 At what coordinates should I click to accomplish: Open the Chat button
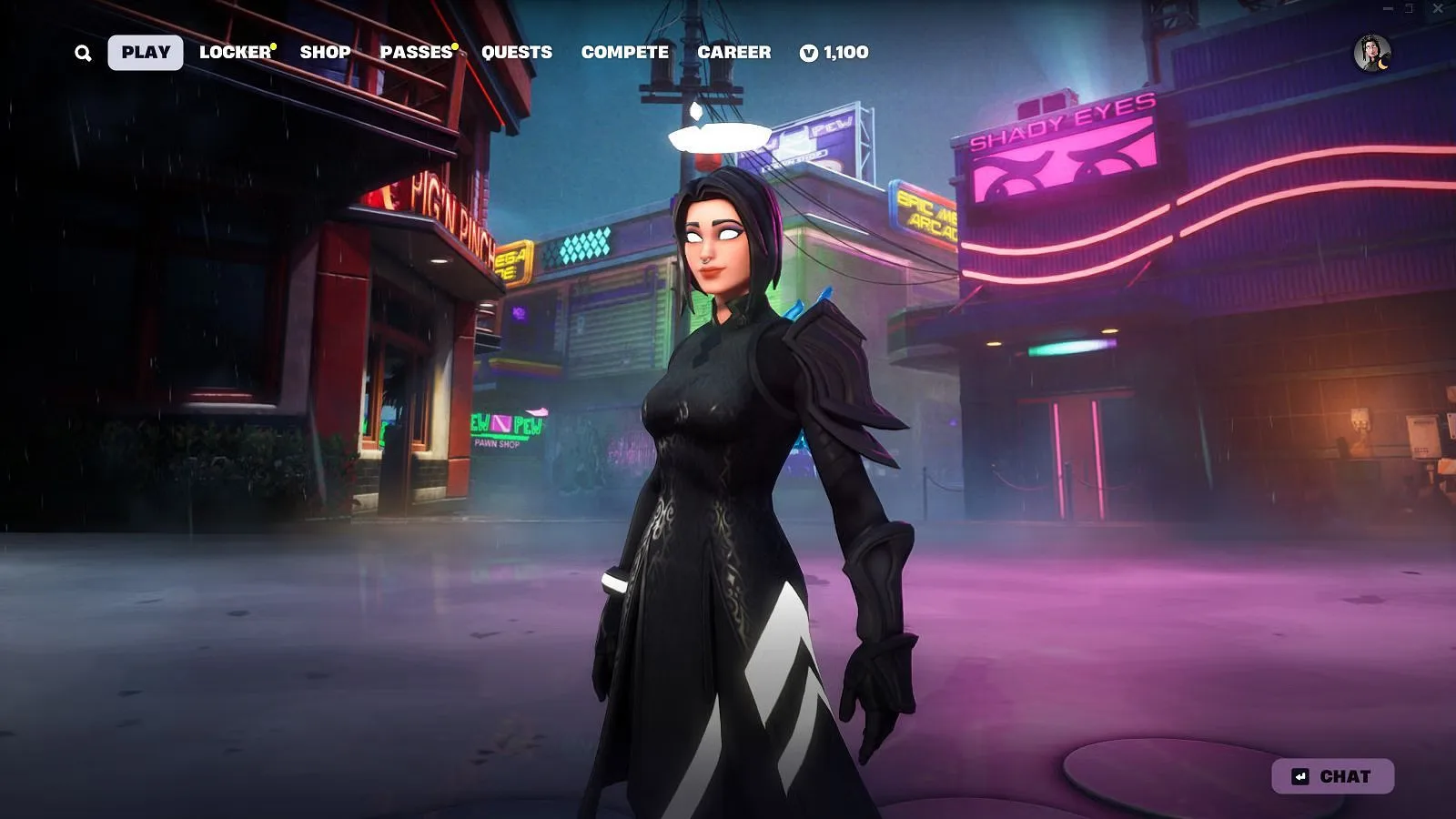tap(1332, 776)
